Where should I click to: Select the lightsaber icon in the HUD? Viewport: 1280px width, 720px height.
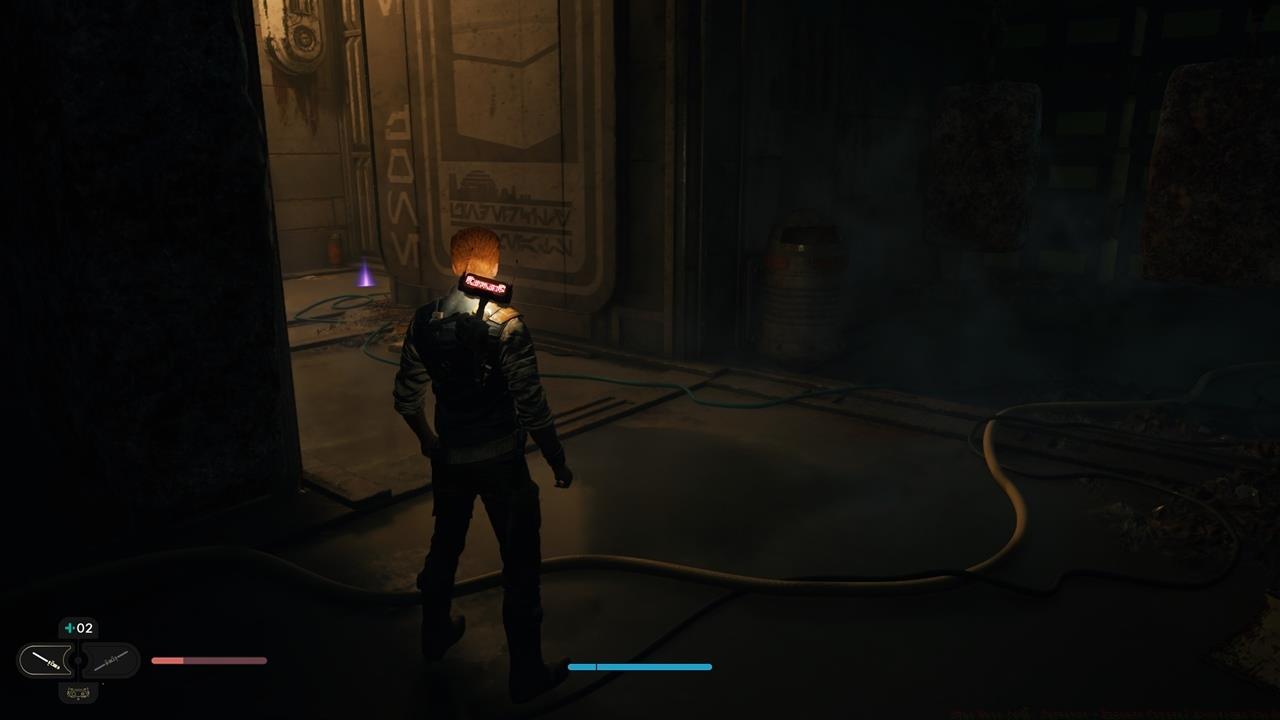(x=45, y=659)
